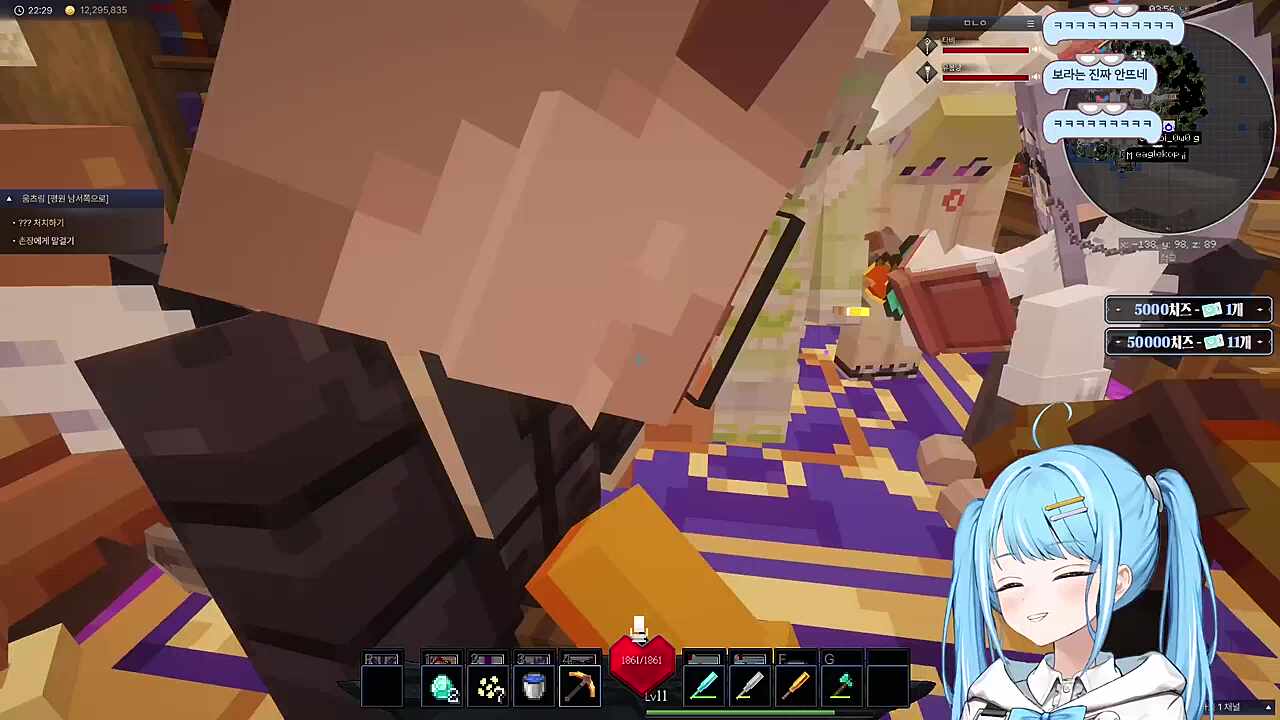Select the yellow seeds hotbar slot

tap(489, 688)
